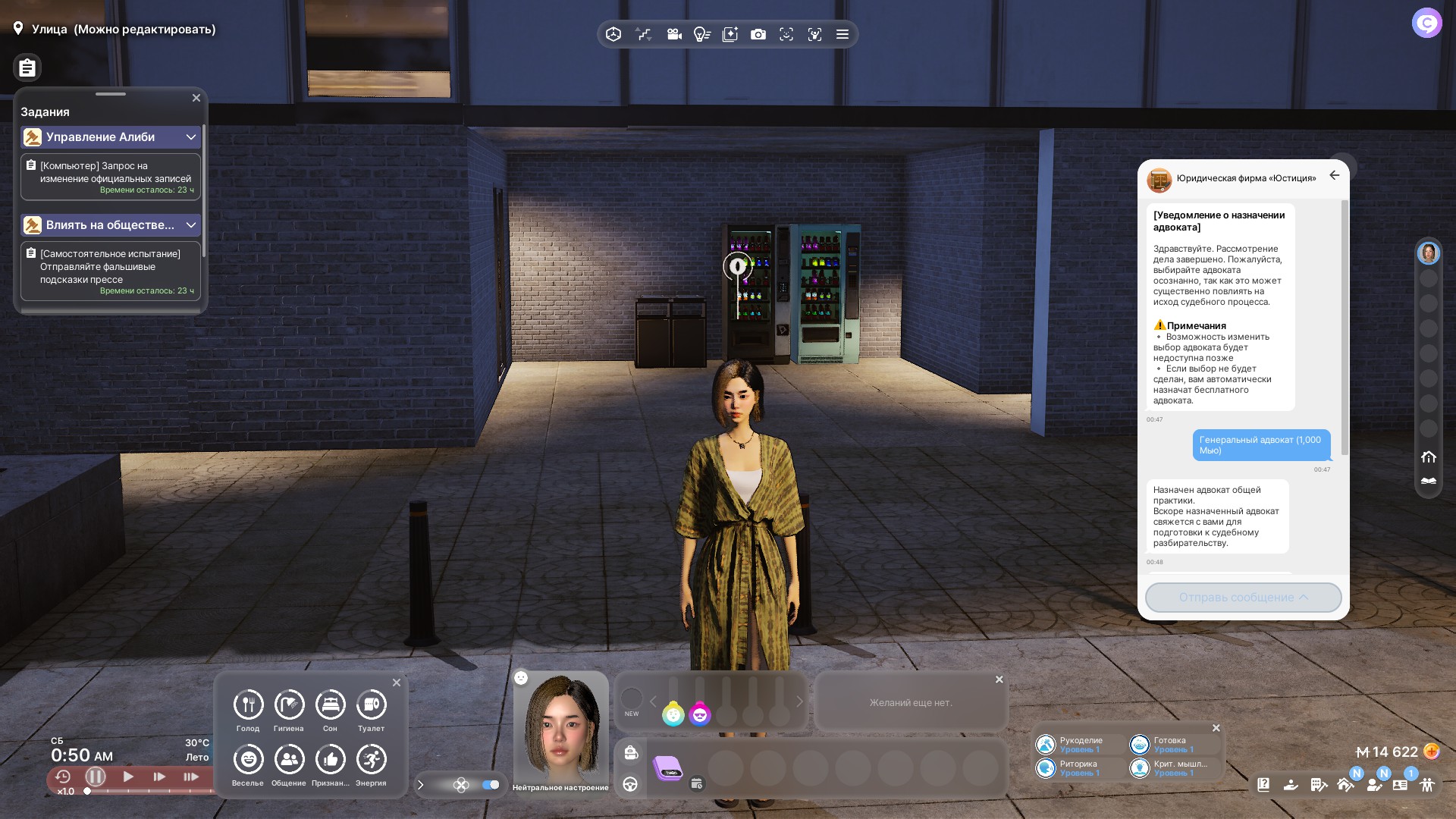Image resolution: width=1456 pixels, height=819 pixels.
Task: Click the home icon on right sidebar
Action: pyautogui.click(x=1429, y=457)
